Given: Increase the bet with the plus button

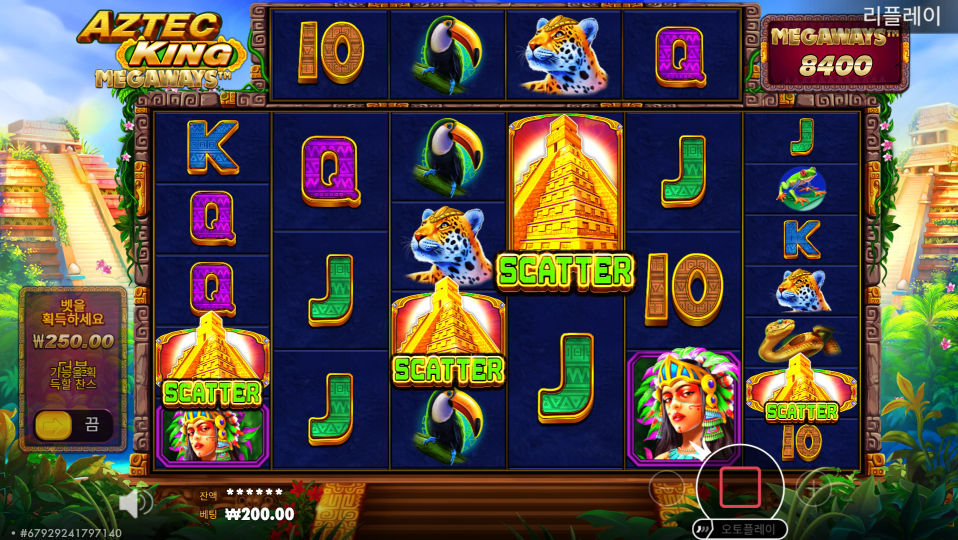Looking at the screenshot, I should 814,487.
